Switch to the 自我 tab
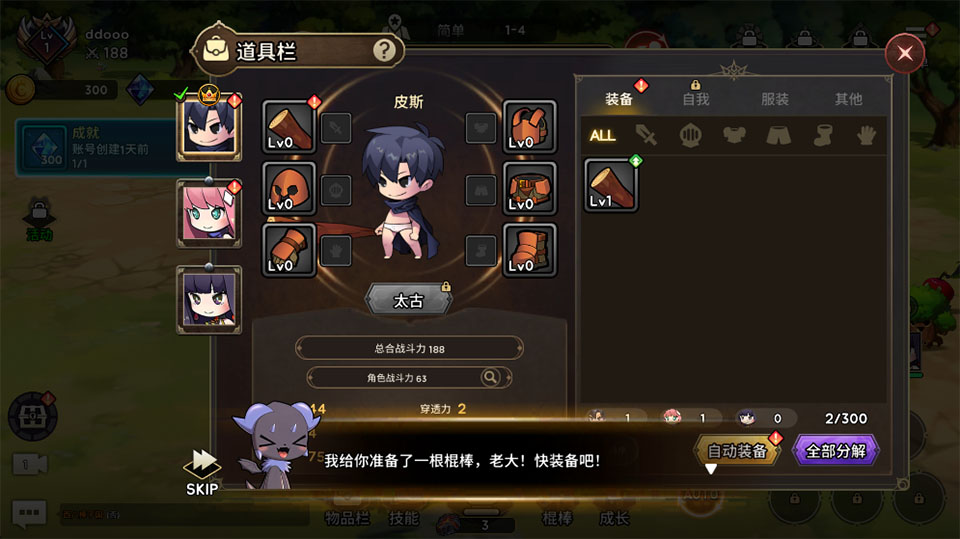Viewport: 960px width, 539px height. coord(695,99)
